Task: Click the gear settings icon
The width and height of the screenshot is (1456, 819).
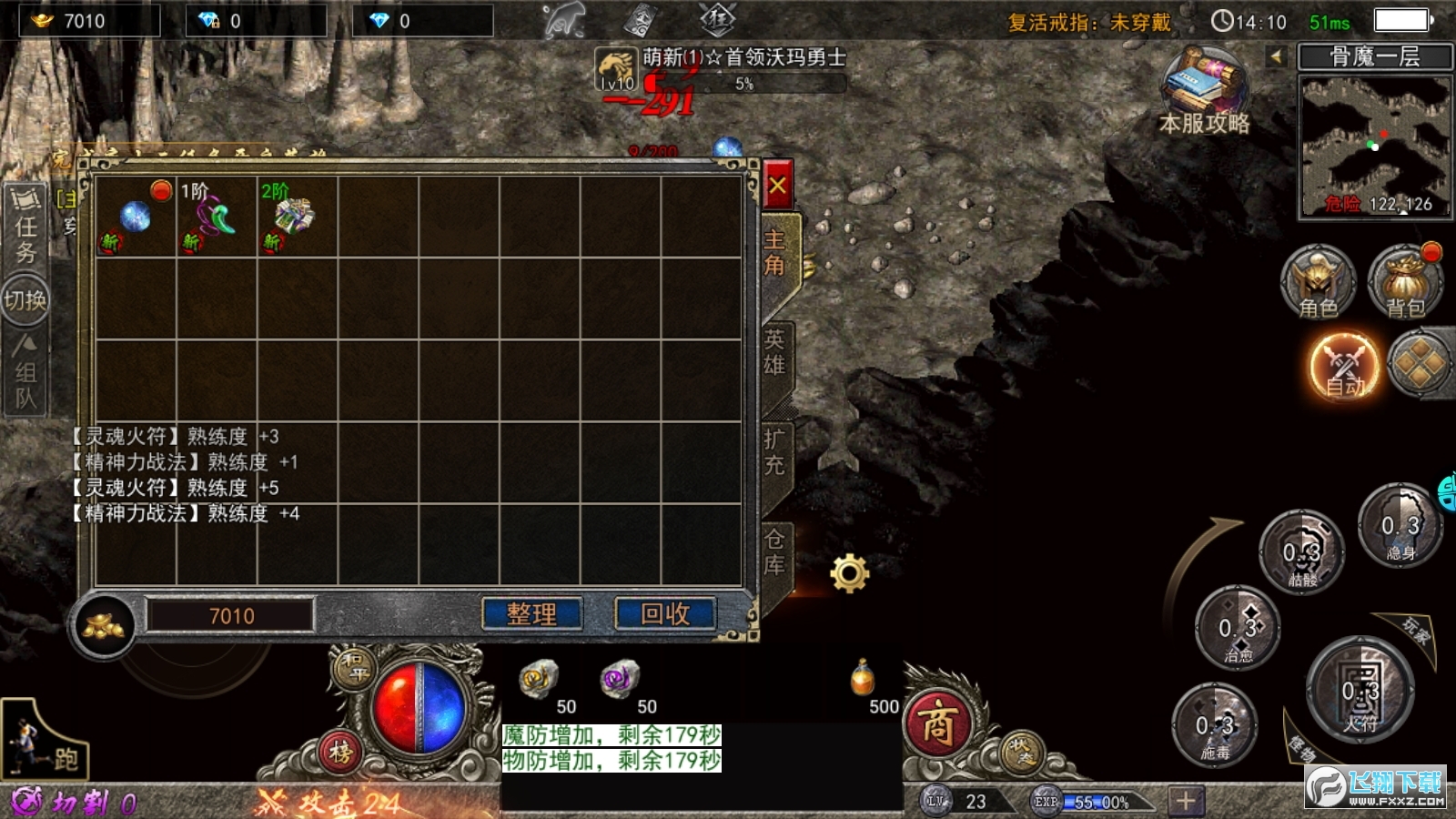Action: (x=850, y=573)
